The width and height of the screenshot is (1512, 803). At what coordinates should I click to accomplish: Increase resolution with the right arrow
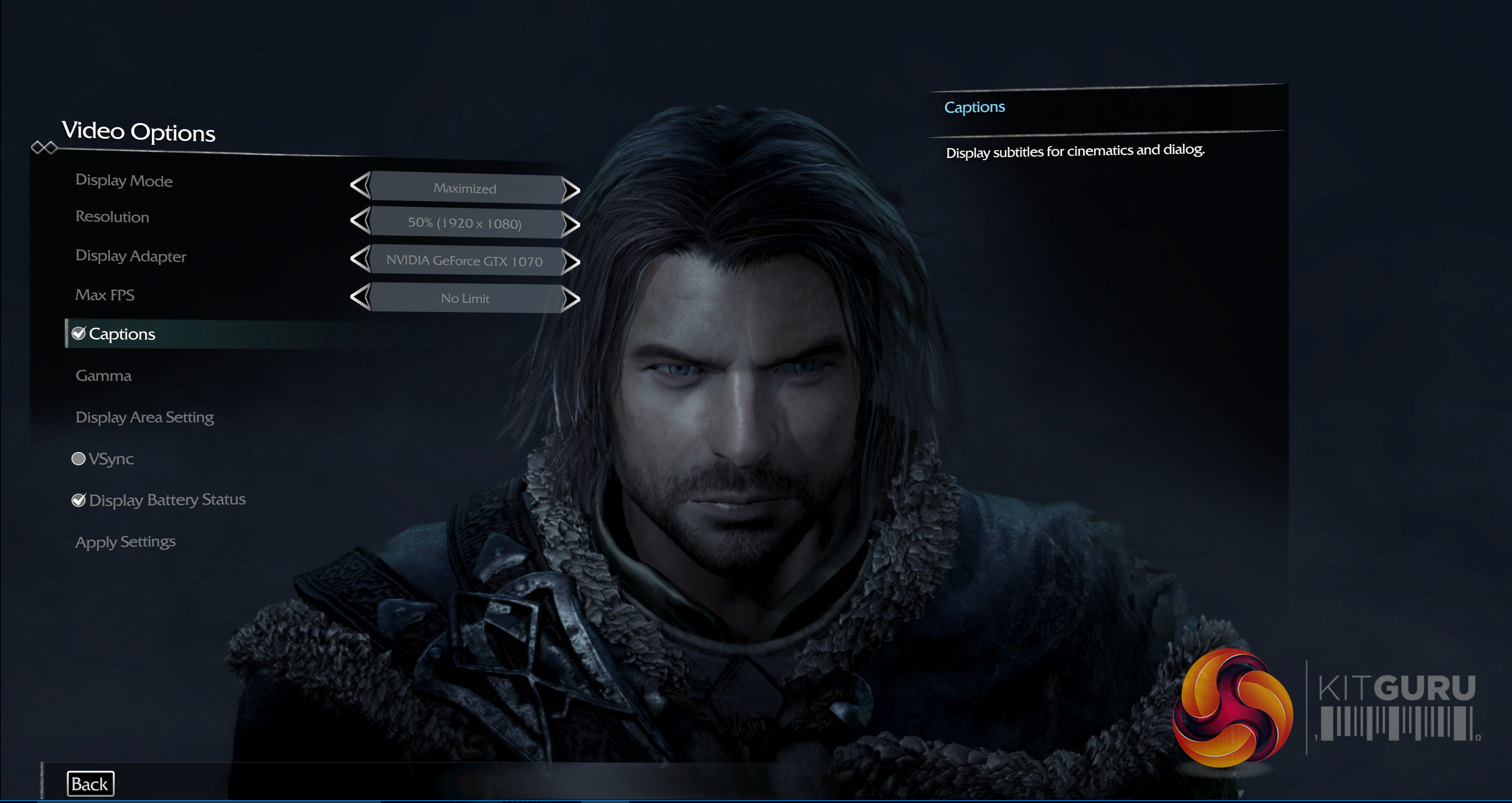[570, 224]
